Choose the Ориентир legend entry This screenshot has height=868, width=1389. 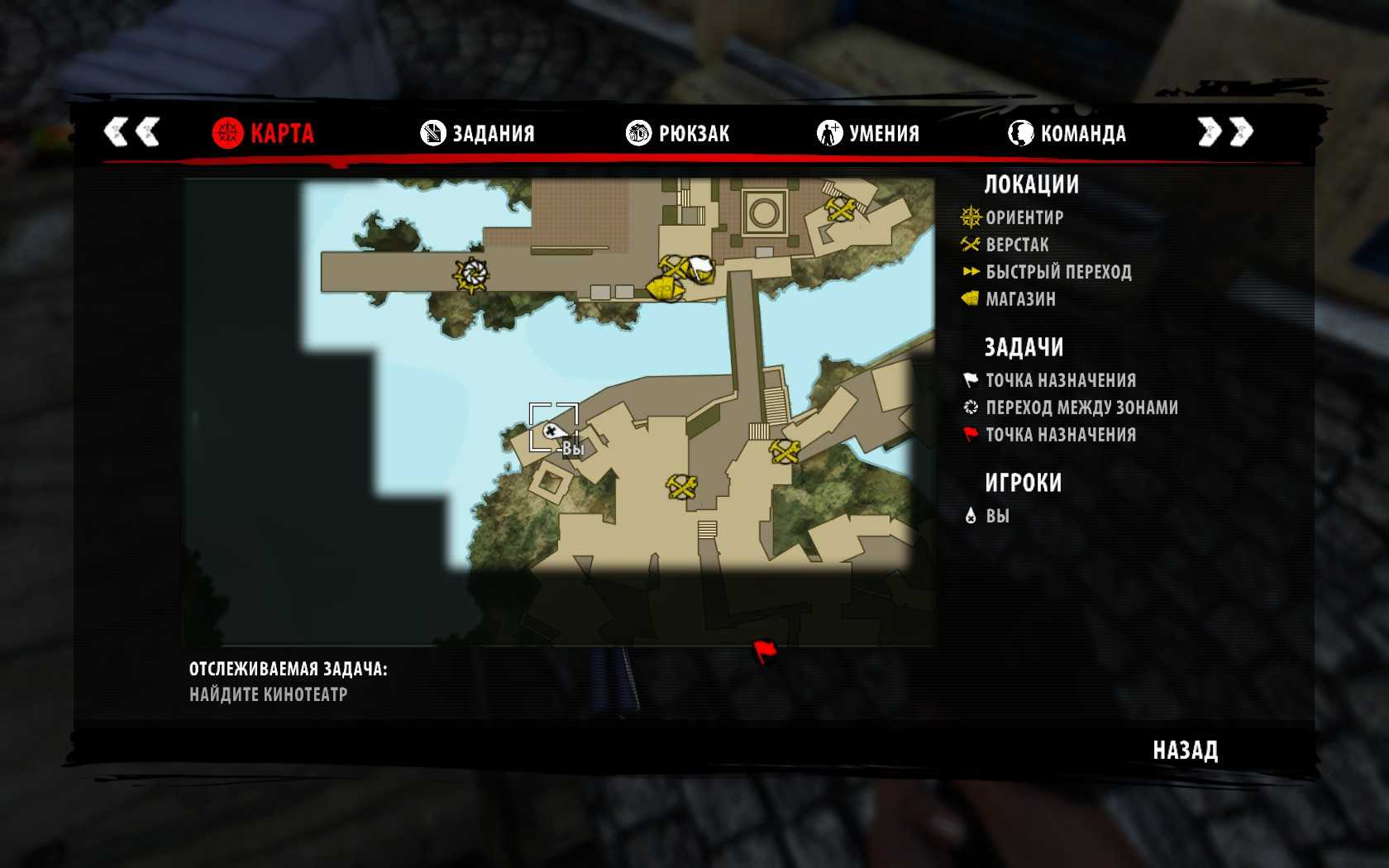click(x=1024, y=217)
